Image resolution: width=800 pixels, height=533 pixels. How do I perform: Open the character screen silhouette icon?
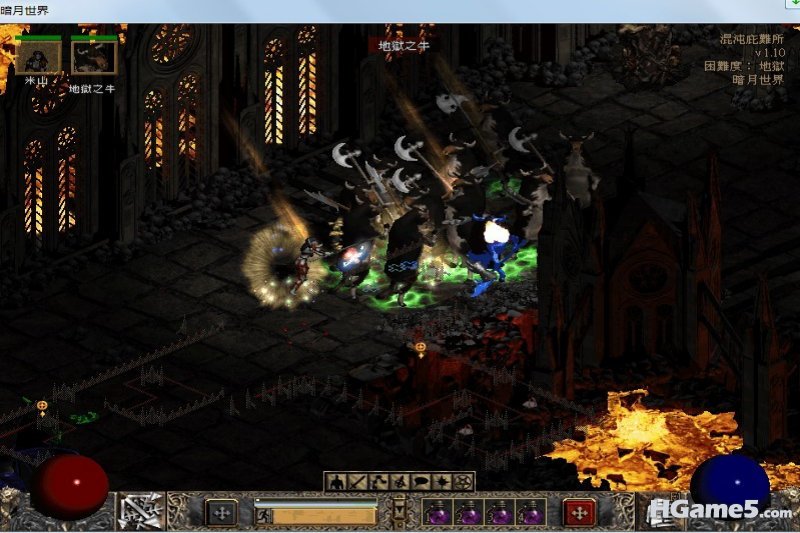(335, 482)
